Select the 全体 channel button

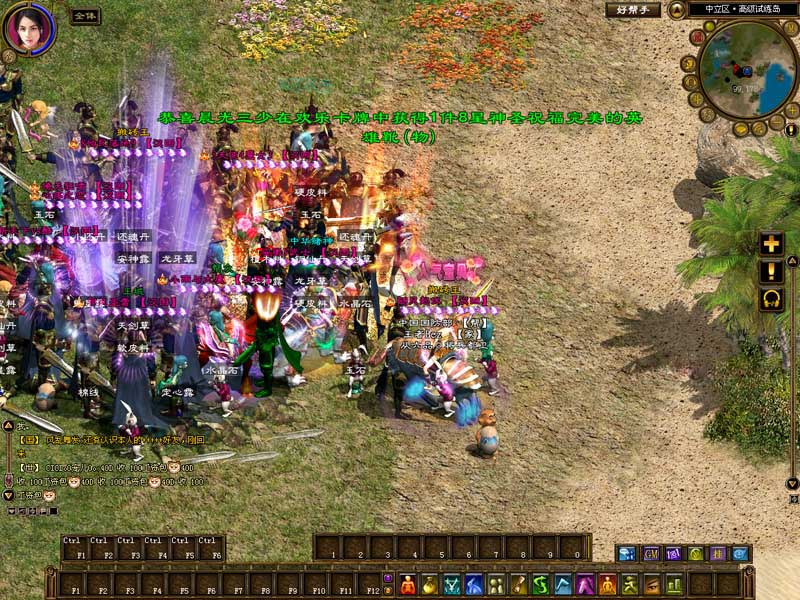click(x=85, y=16)
